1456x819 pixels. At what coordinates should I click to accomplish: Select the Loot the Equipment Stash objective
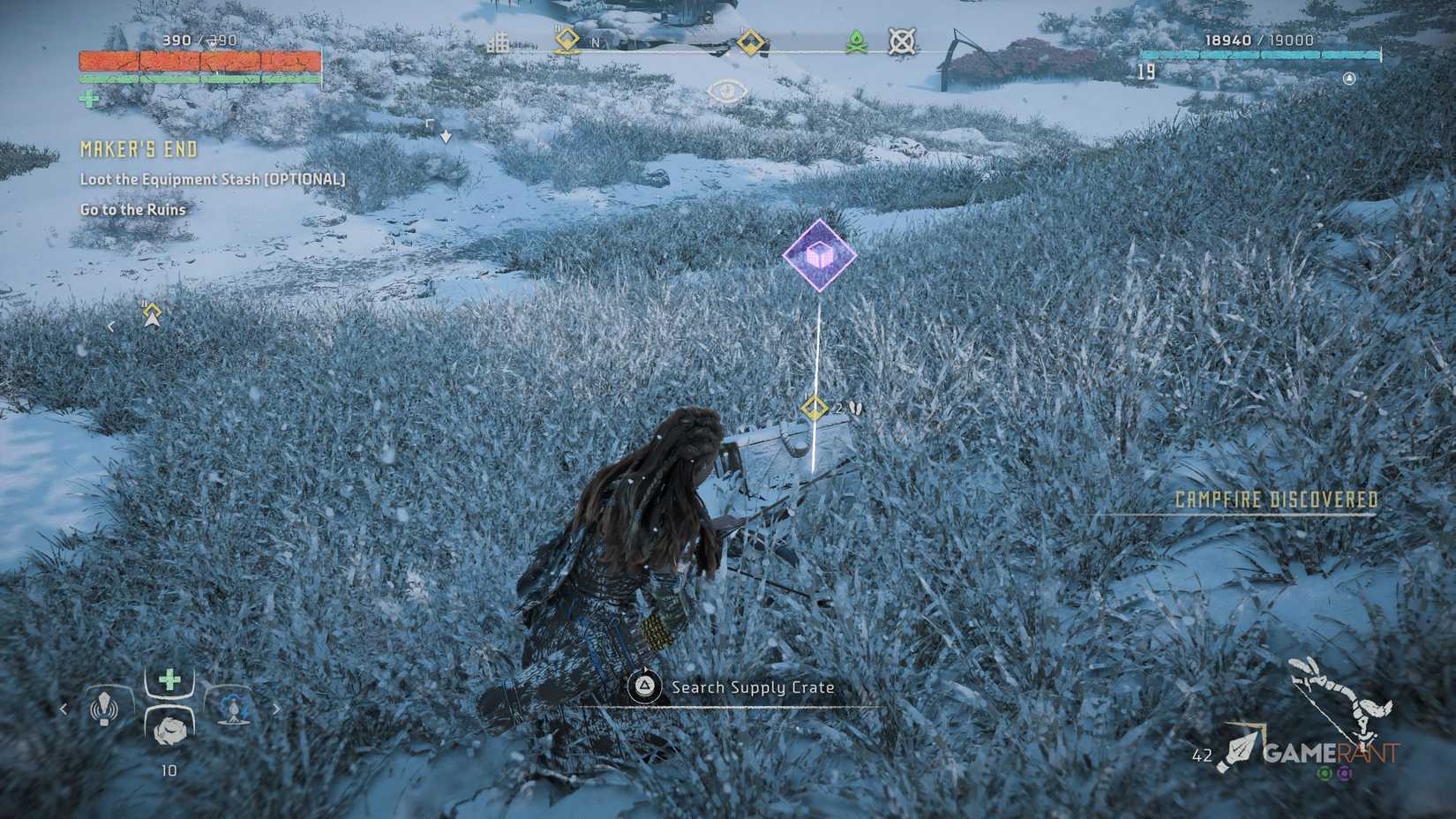[x=212, y=179]
